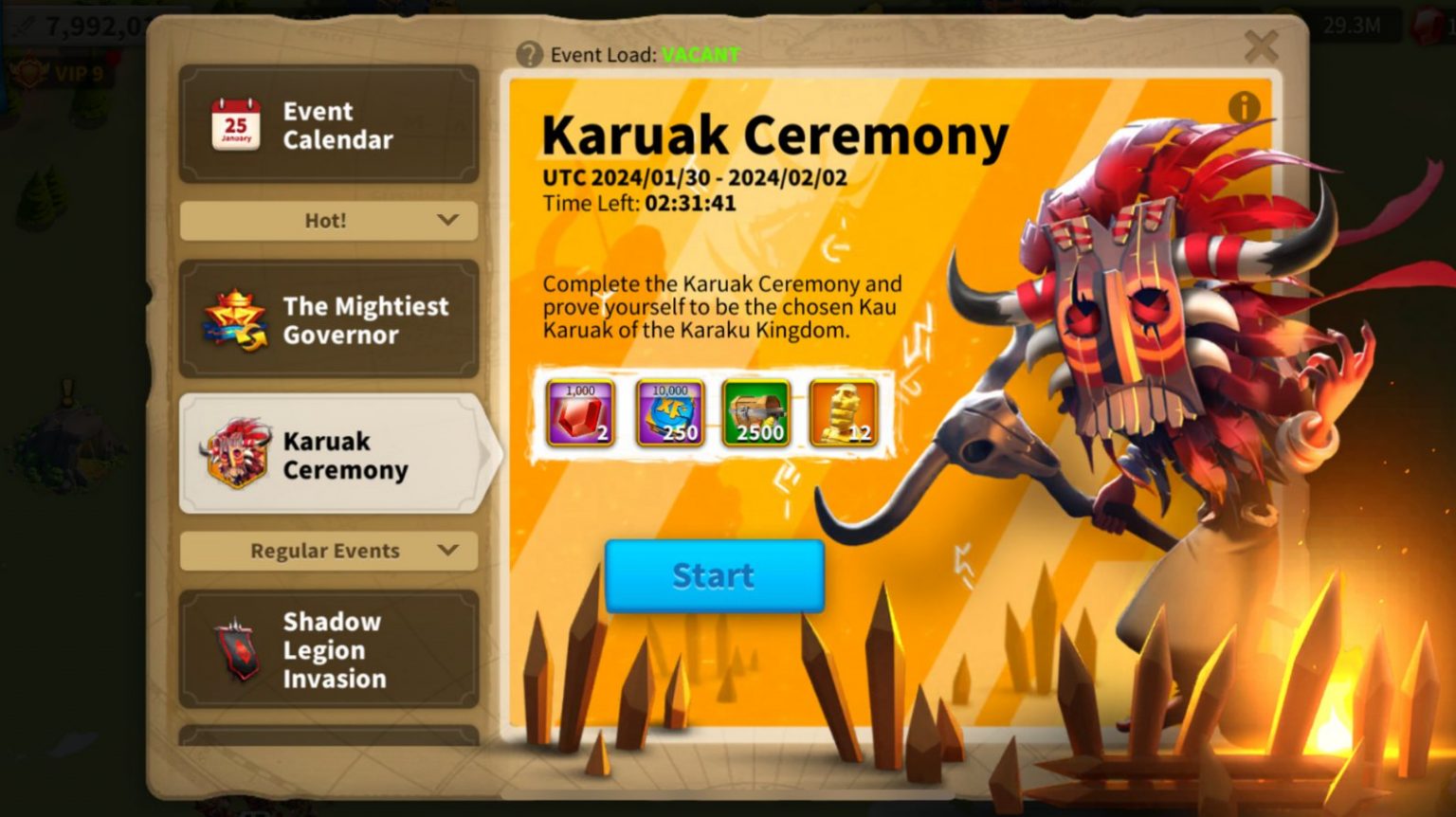The height and width of the screenshot is (817, 1456).
Task: Click the VACANT event load status
Action: [x=699, y=54]
